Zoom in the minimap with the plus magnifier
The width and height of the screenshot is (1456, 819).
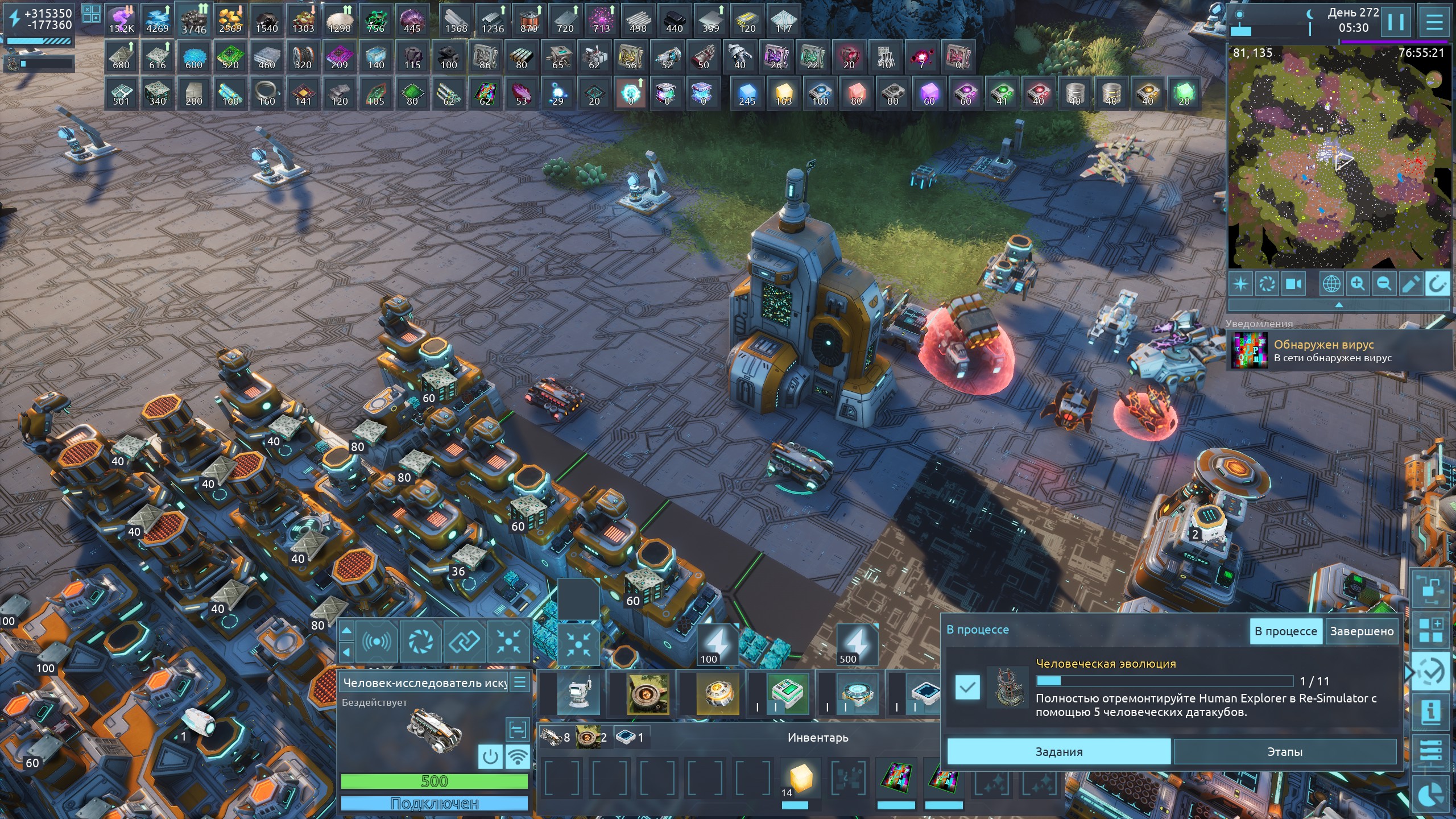[x=1358, y=283]
